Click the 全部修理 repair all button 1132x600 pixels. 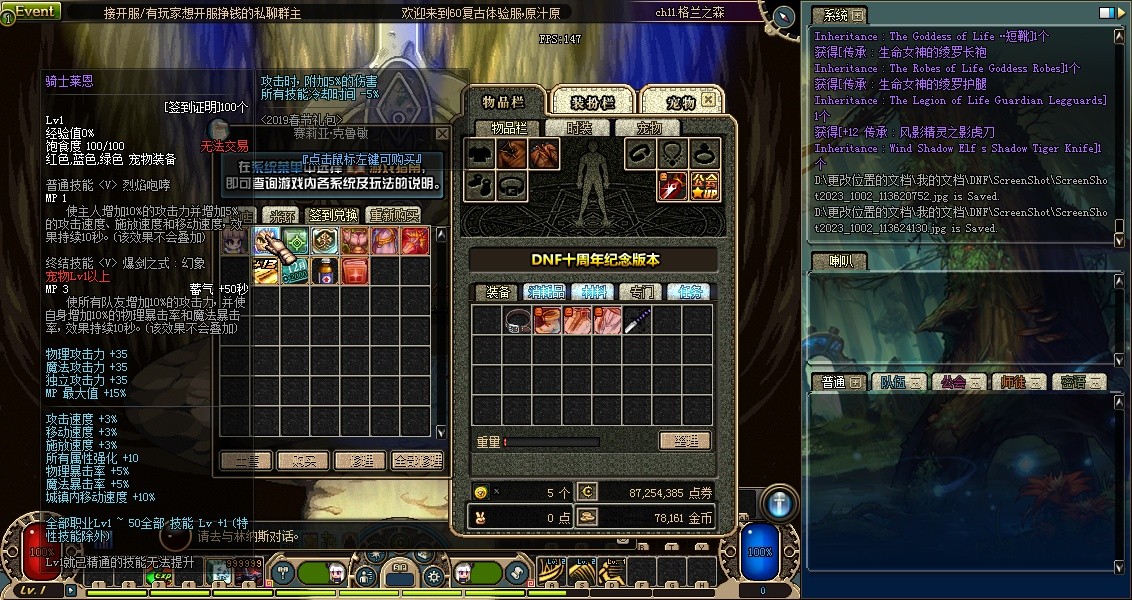point(417,461)
